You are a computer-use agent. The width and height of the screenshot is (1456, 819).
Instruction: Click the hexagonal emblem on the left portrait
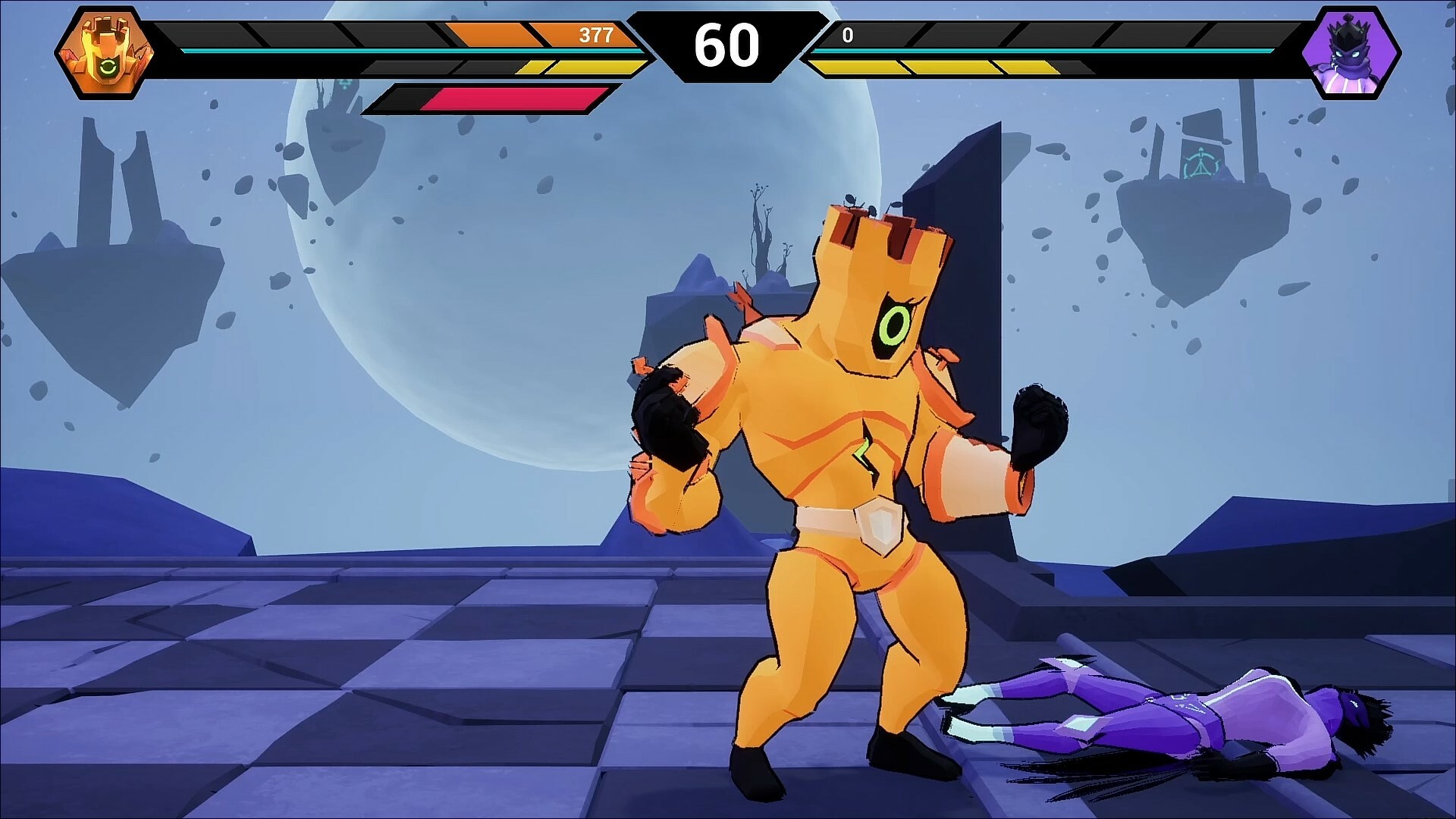coord(106,49)
